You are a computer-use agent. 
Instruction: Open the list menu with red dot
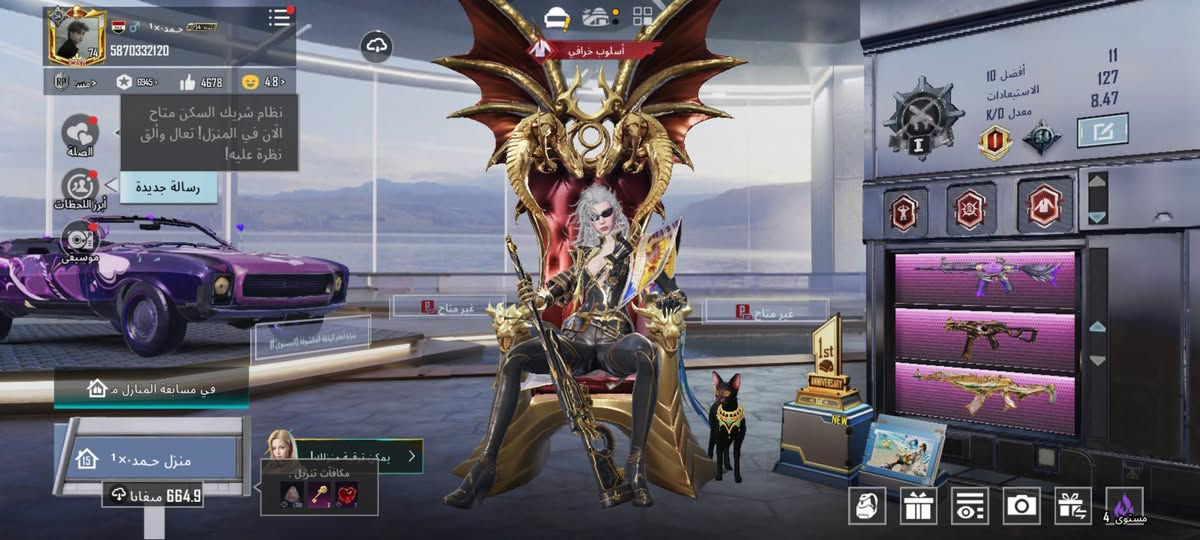point(280,18)
